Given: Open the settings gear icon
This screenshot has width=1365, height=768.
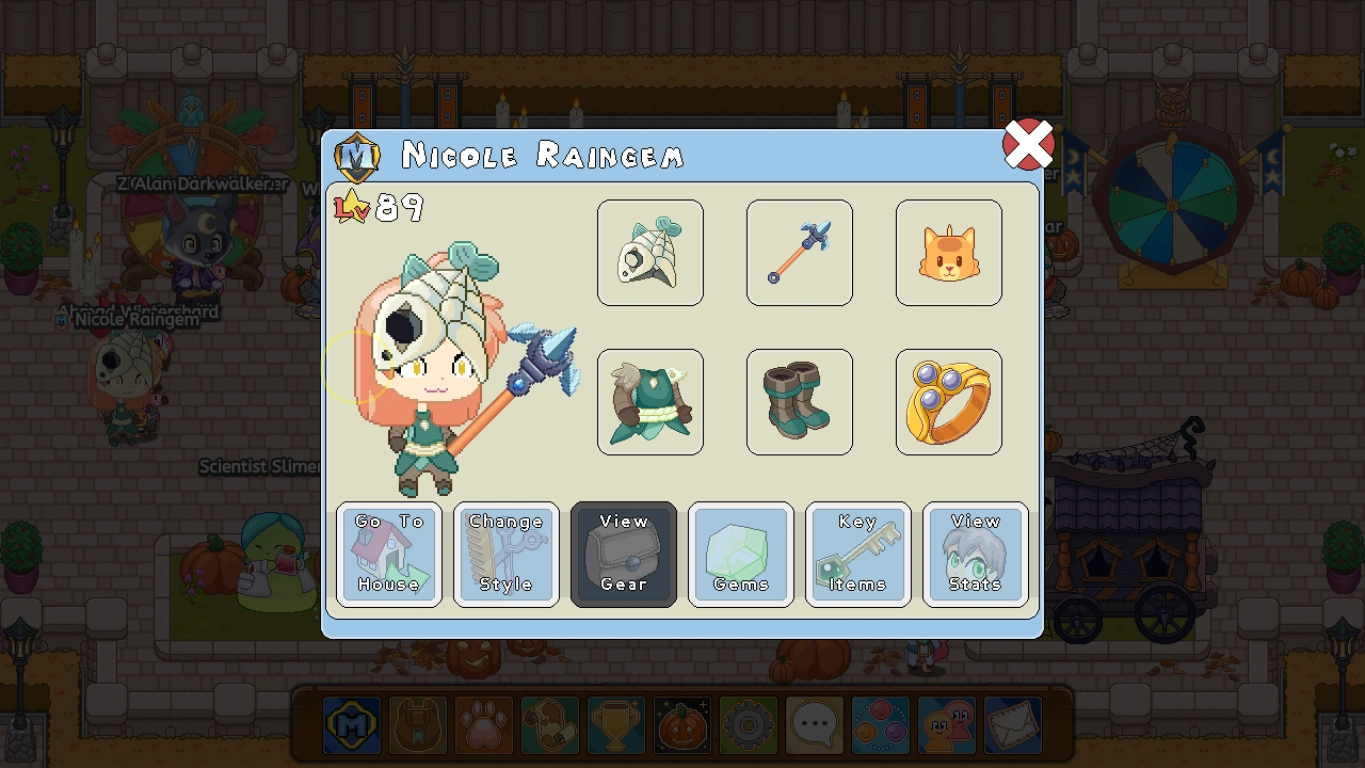Looking at the screenshot, I should point(747,725).
